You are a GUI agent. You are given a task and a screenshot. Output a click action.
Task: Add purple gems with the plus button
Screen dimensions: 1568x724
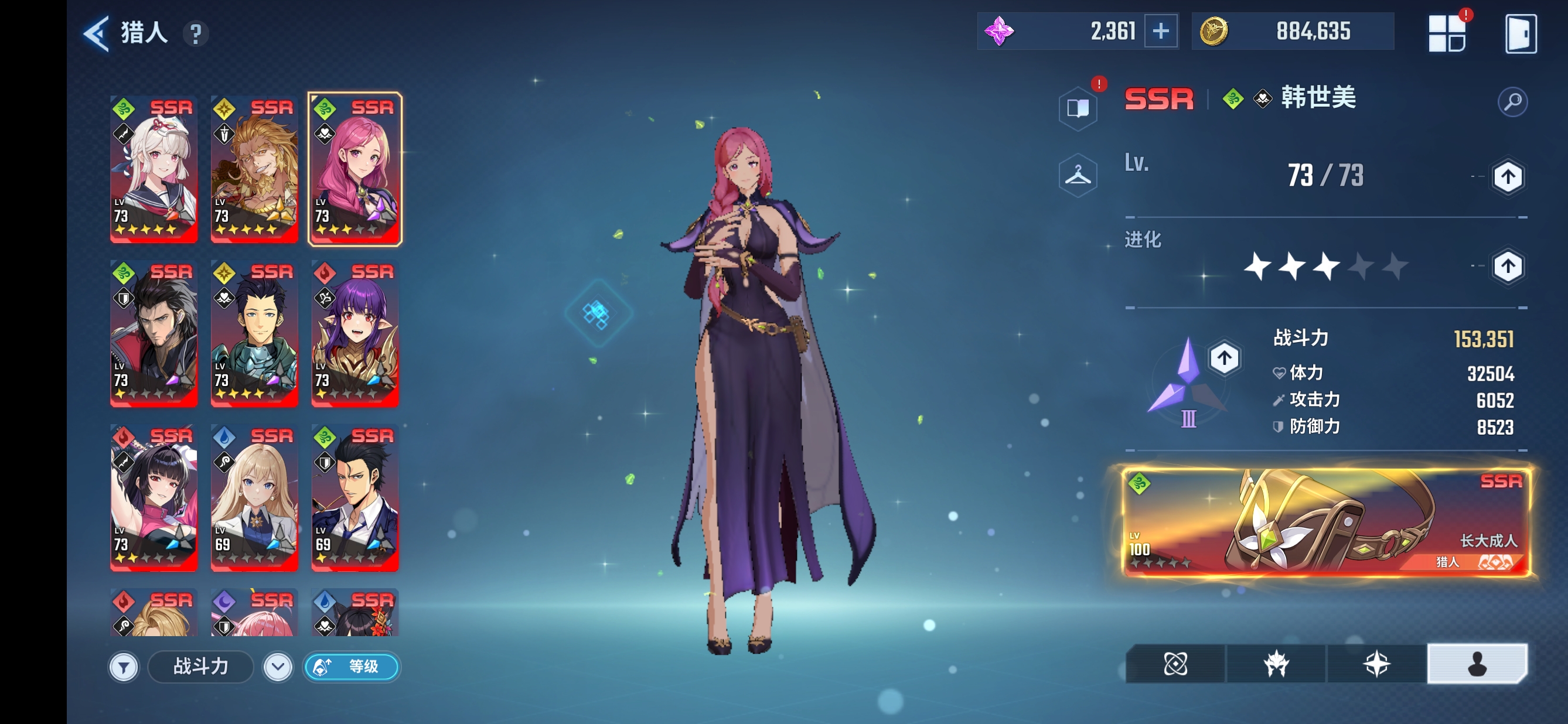(x=1160, y=31)
